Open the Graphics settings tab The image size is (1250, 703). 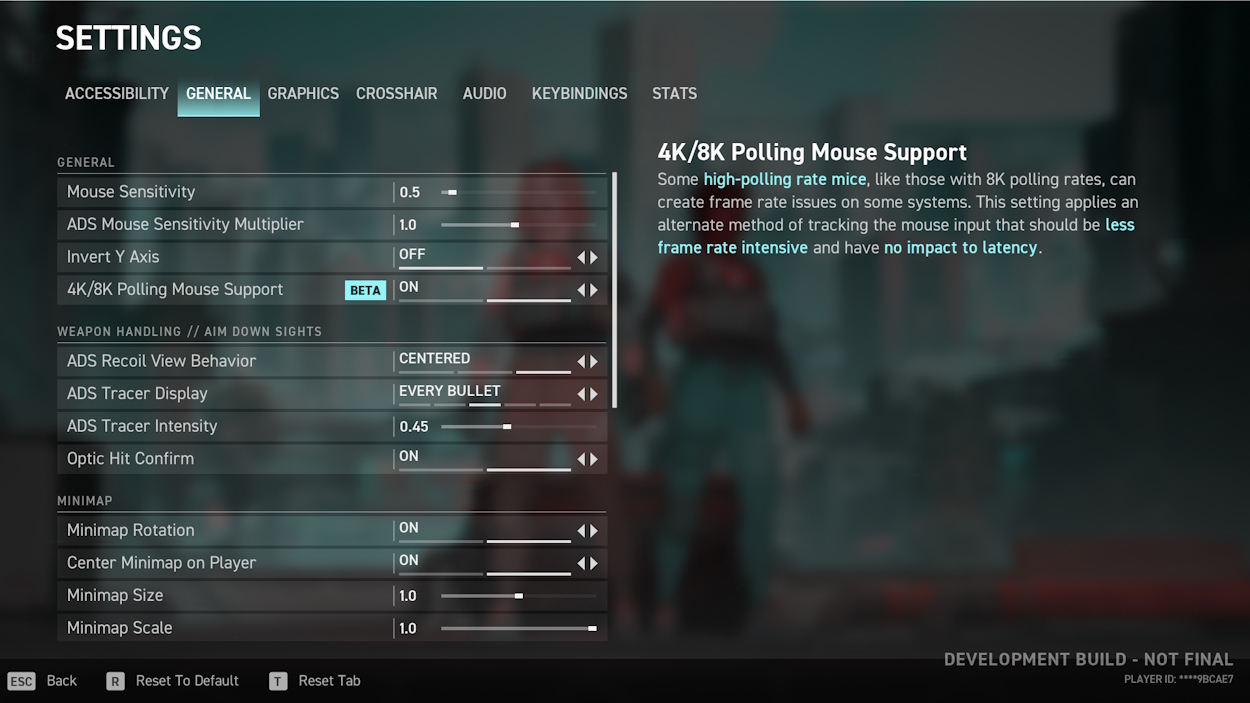303,93
